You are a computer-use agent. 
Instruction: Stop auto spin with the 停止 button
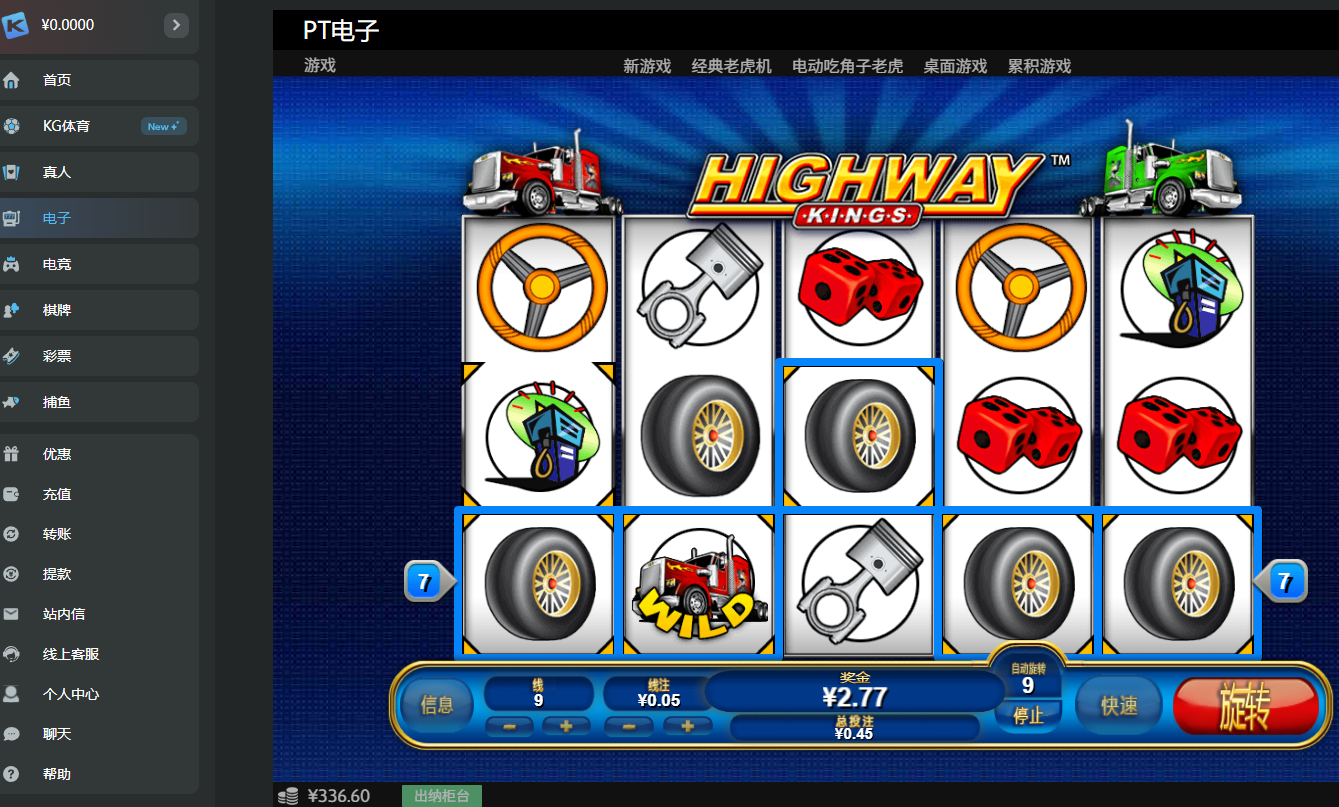[1028, 716]
